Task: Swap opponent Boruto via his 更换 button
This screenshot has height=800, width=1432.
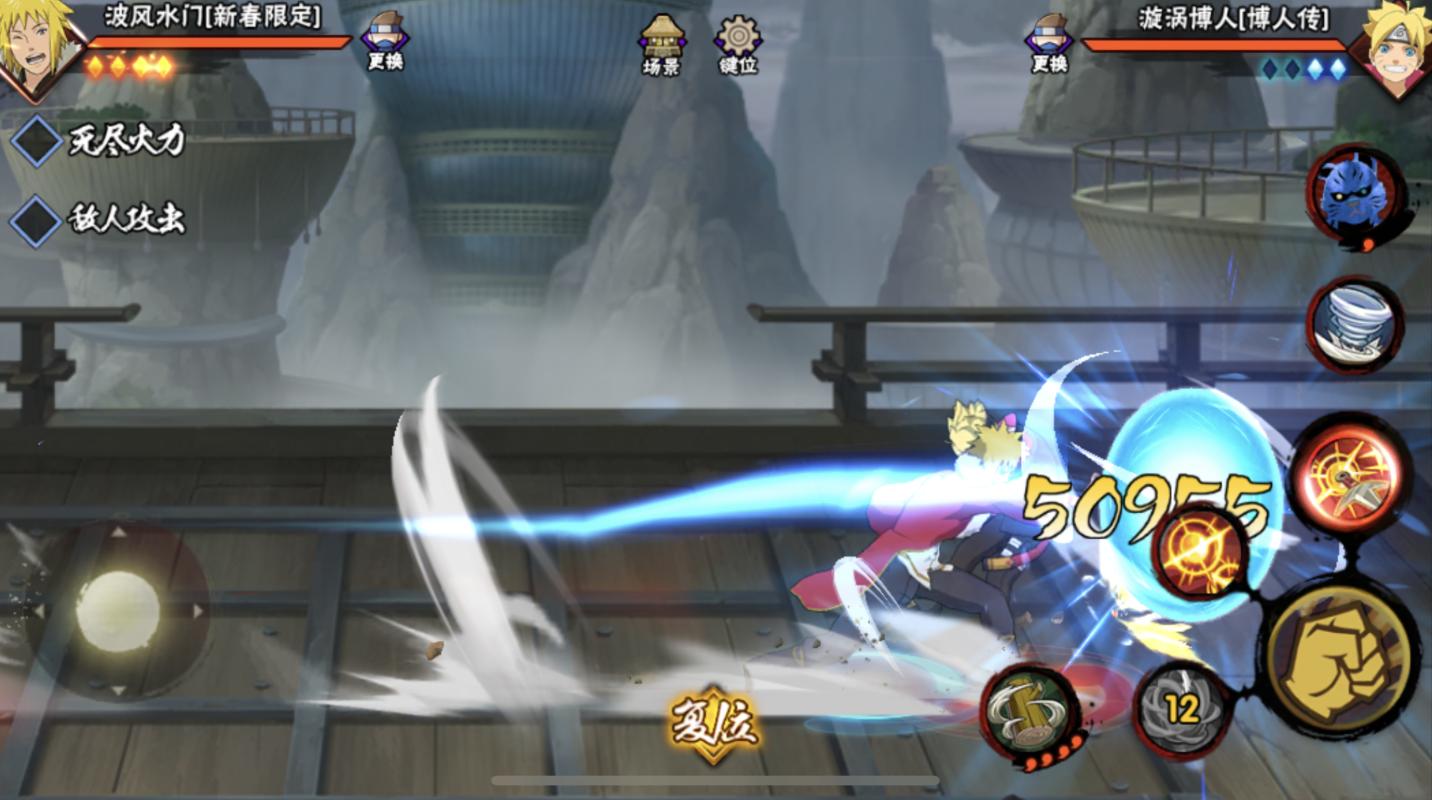Action: click(x=1049, y=44)
